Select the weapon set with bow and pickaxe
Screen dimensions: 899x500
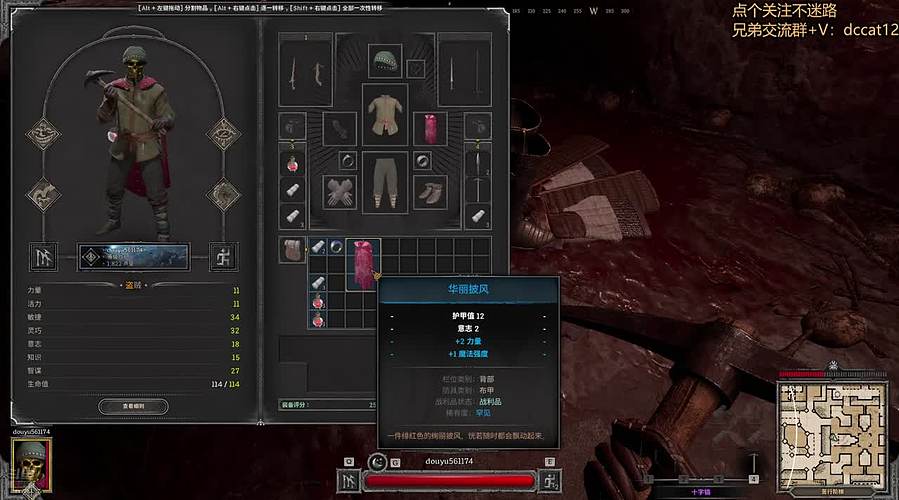304,70
